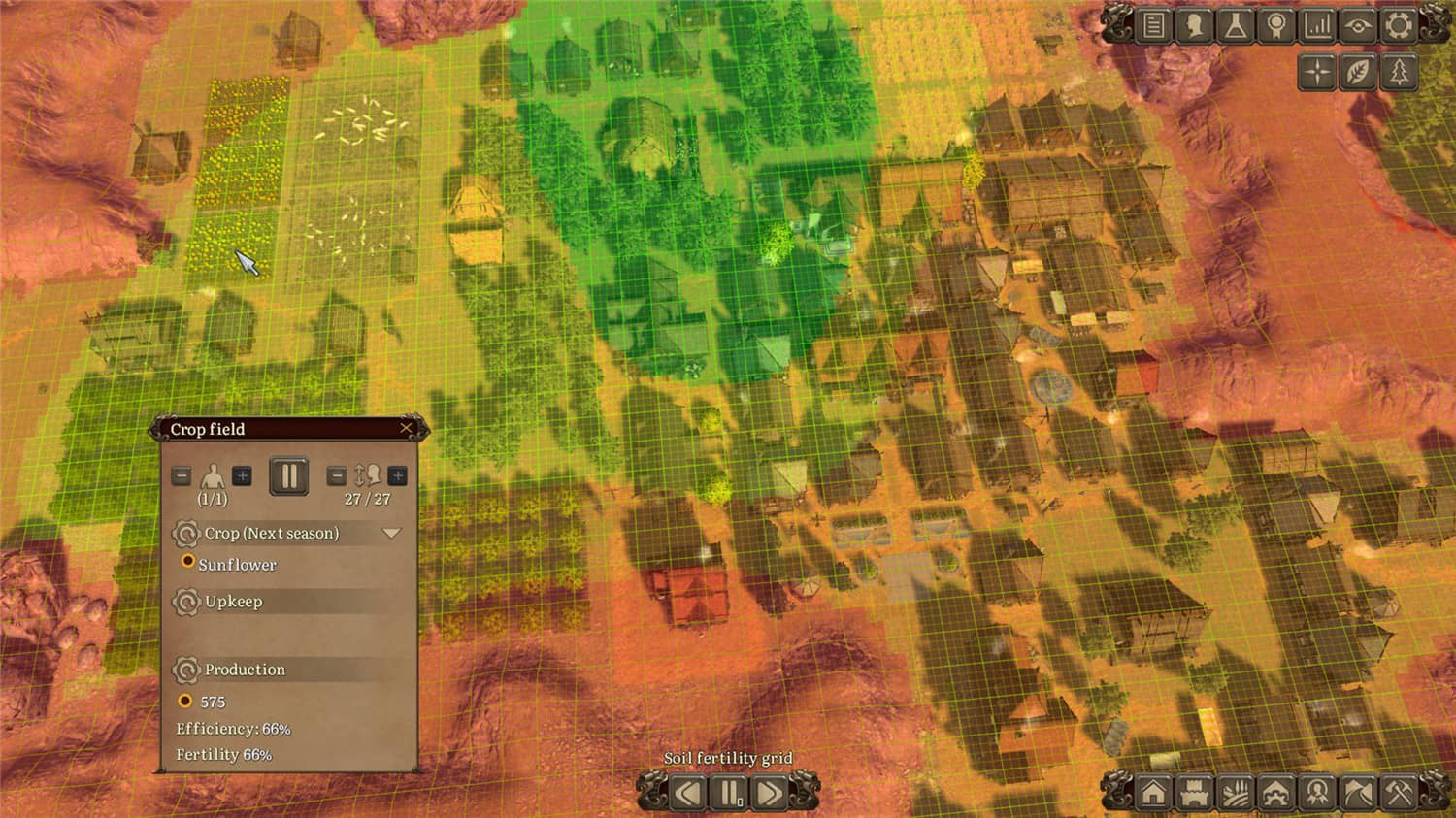1456x818 pixels.
Task: Open the crafting workshops hammer icon
Action: point(1401,793)
